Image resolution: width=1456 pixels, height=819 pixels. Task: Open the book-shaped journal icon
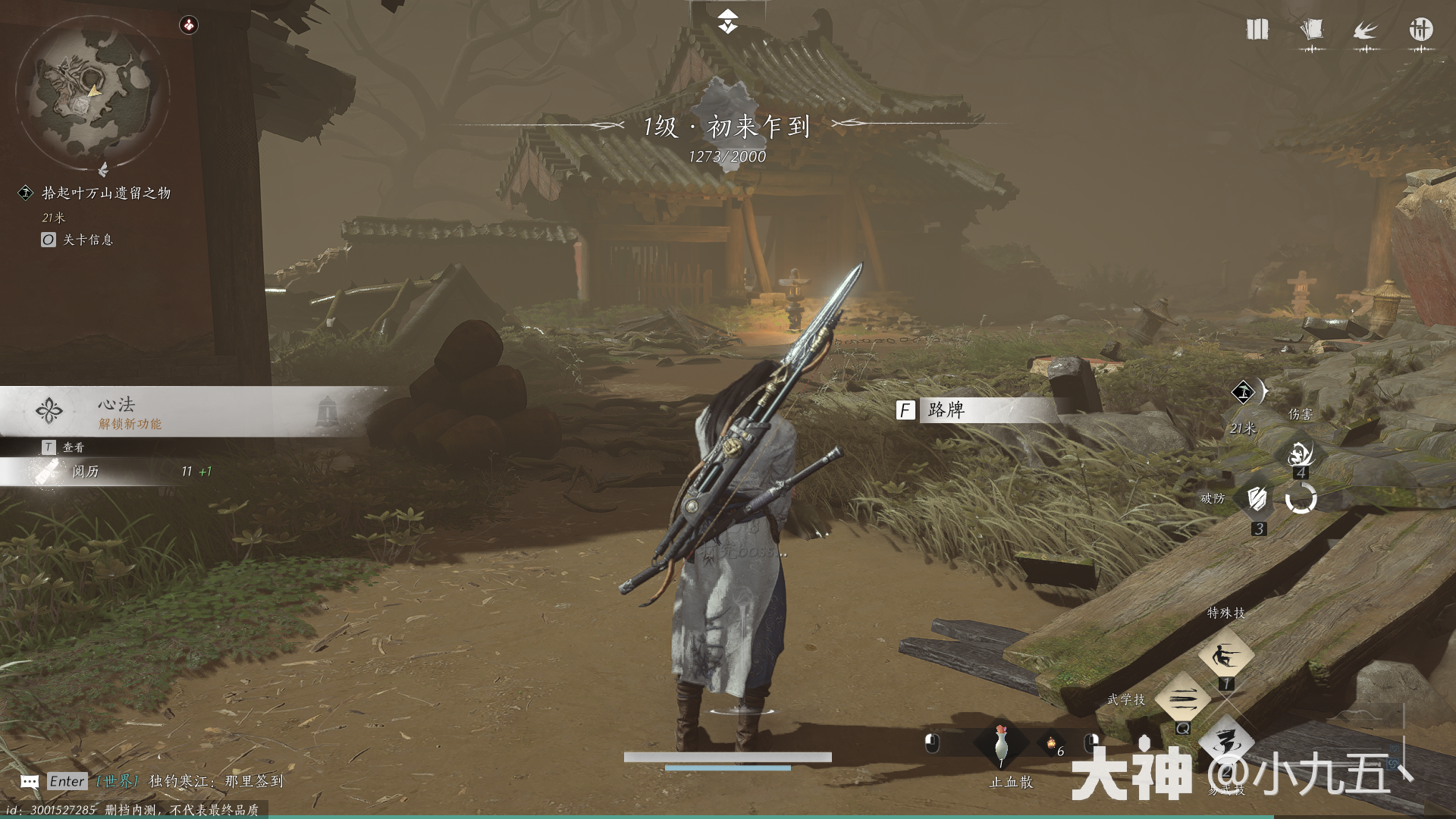1257,30
